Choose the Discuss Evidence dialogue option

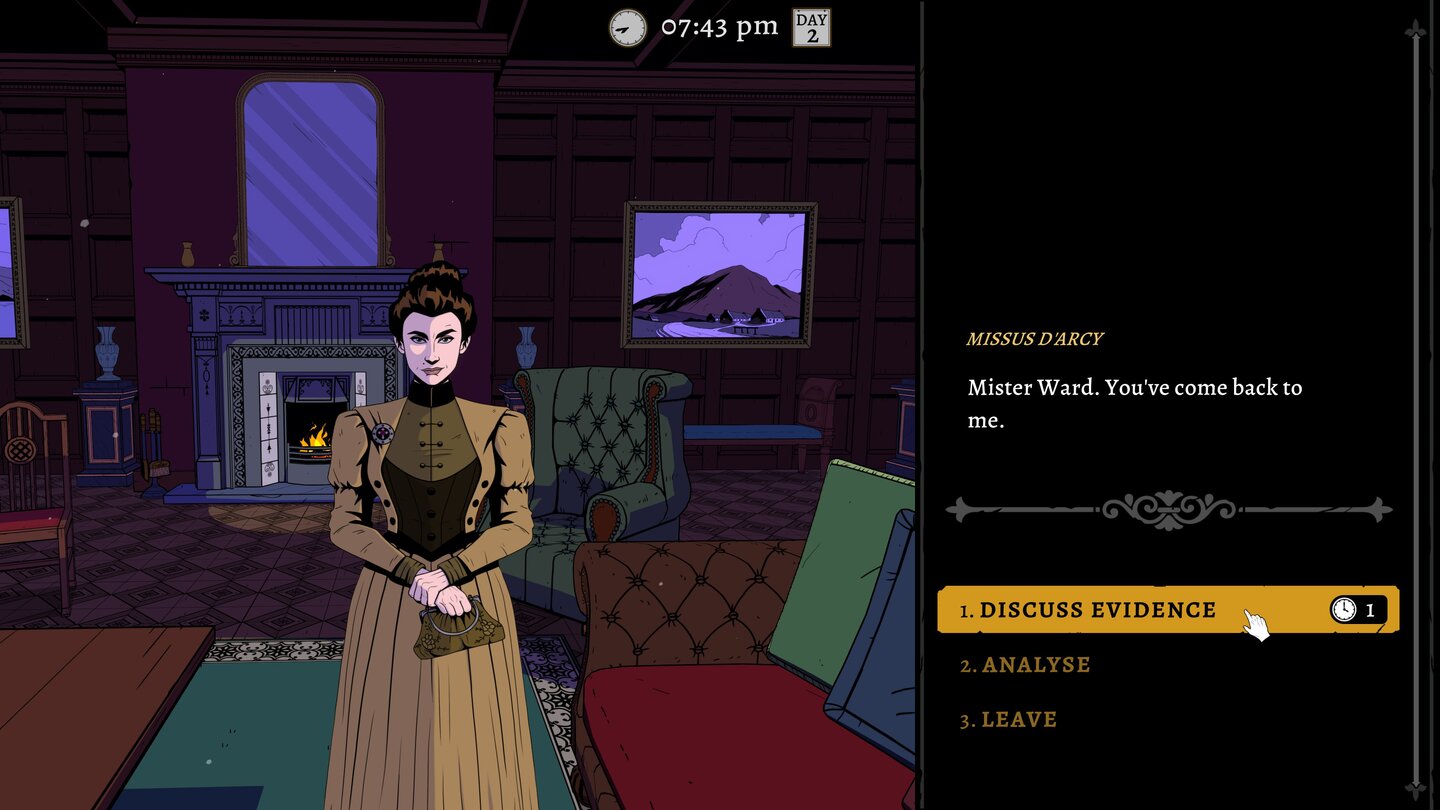click(x=1097, y=610)
